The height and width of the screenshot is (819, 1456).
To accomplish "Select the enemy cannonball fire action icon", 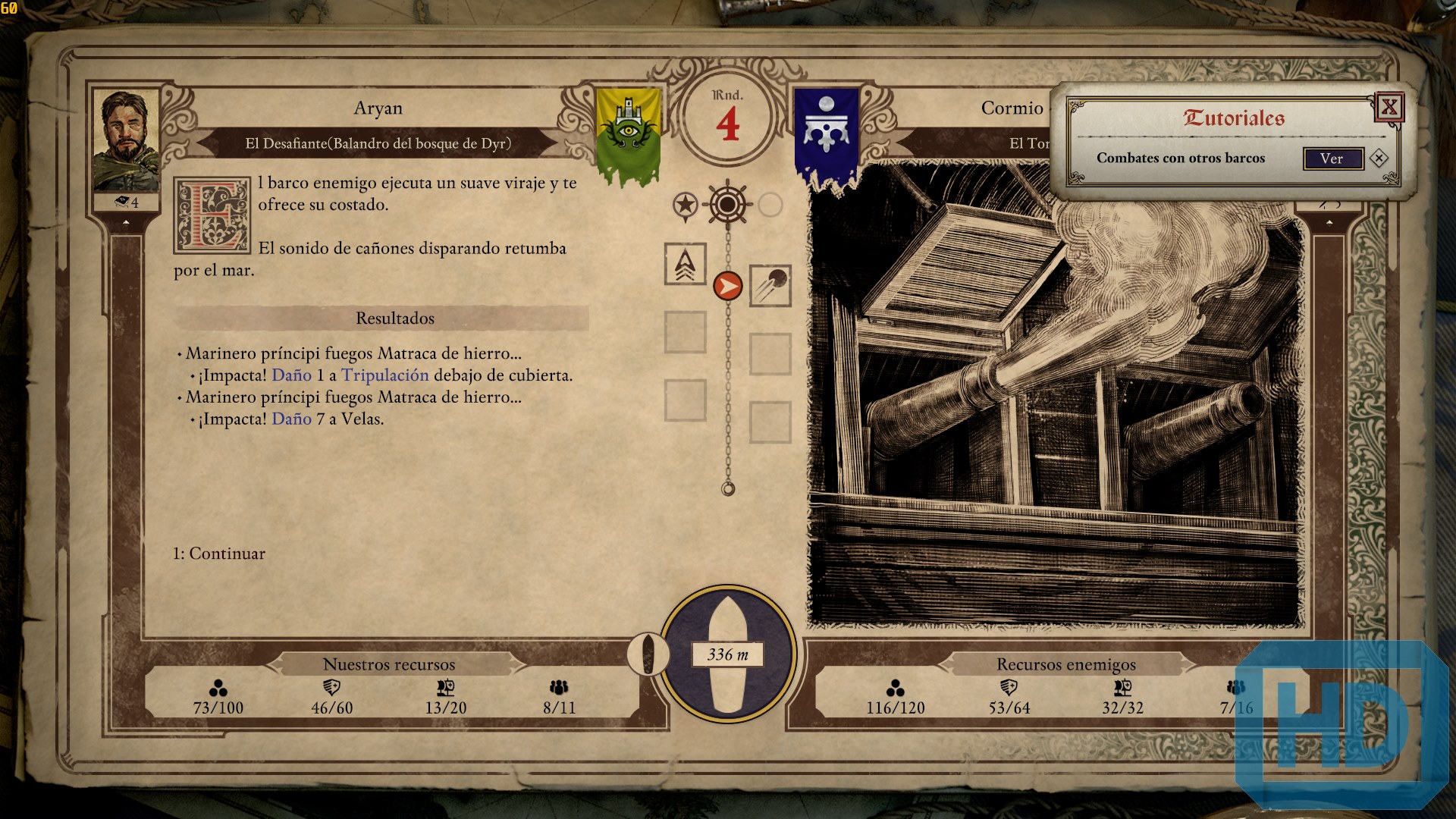I will (x=770, y=286).
